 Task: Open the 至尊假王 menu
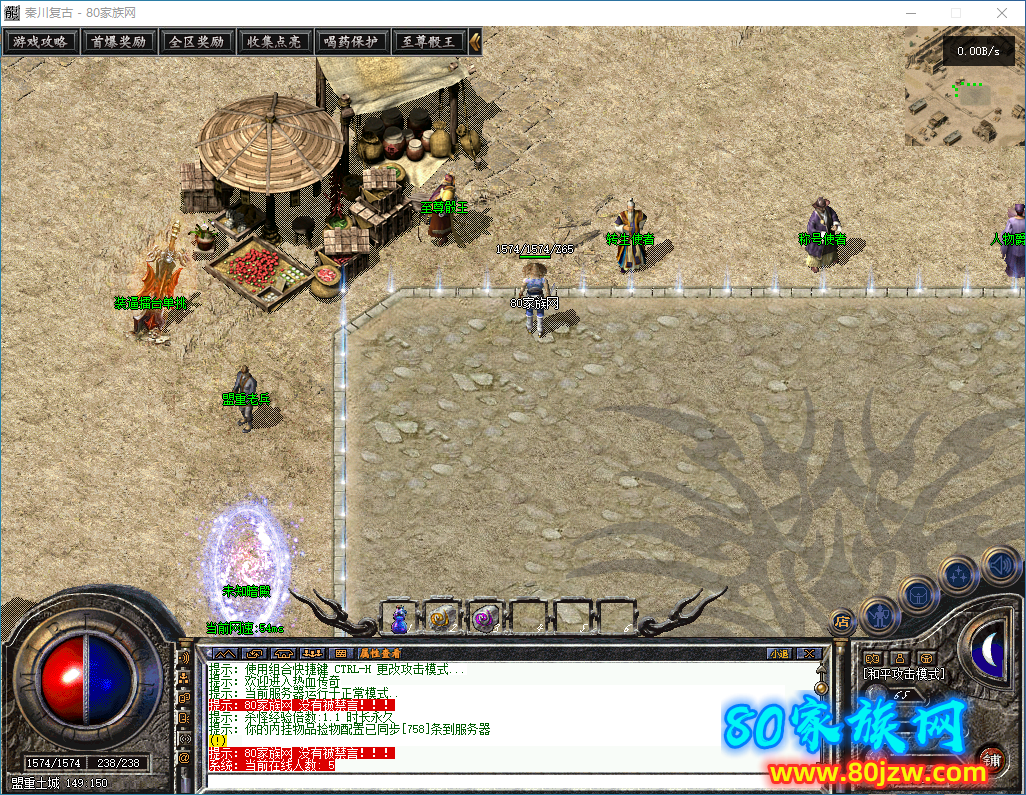(x=428, y=42)
